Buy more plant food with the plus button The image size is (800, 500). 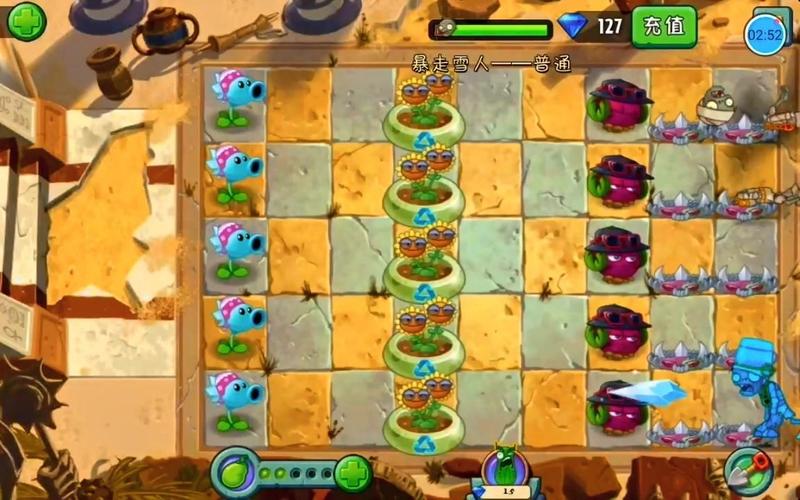353,470
